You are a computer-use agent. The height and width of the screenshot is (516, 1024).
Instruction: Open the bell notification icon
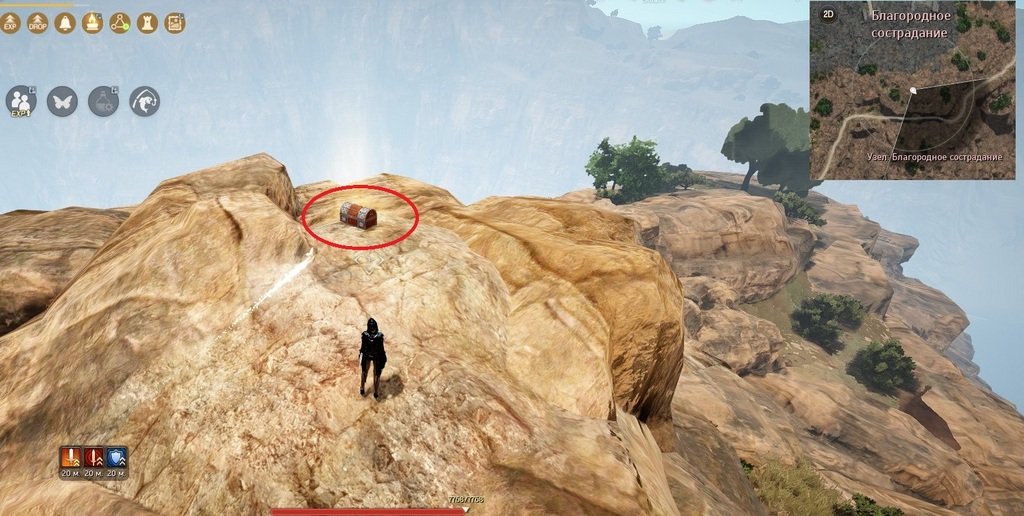click(65, 23)
